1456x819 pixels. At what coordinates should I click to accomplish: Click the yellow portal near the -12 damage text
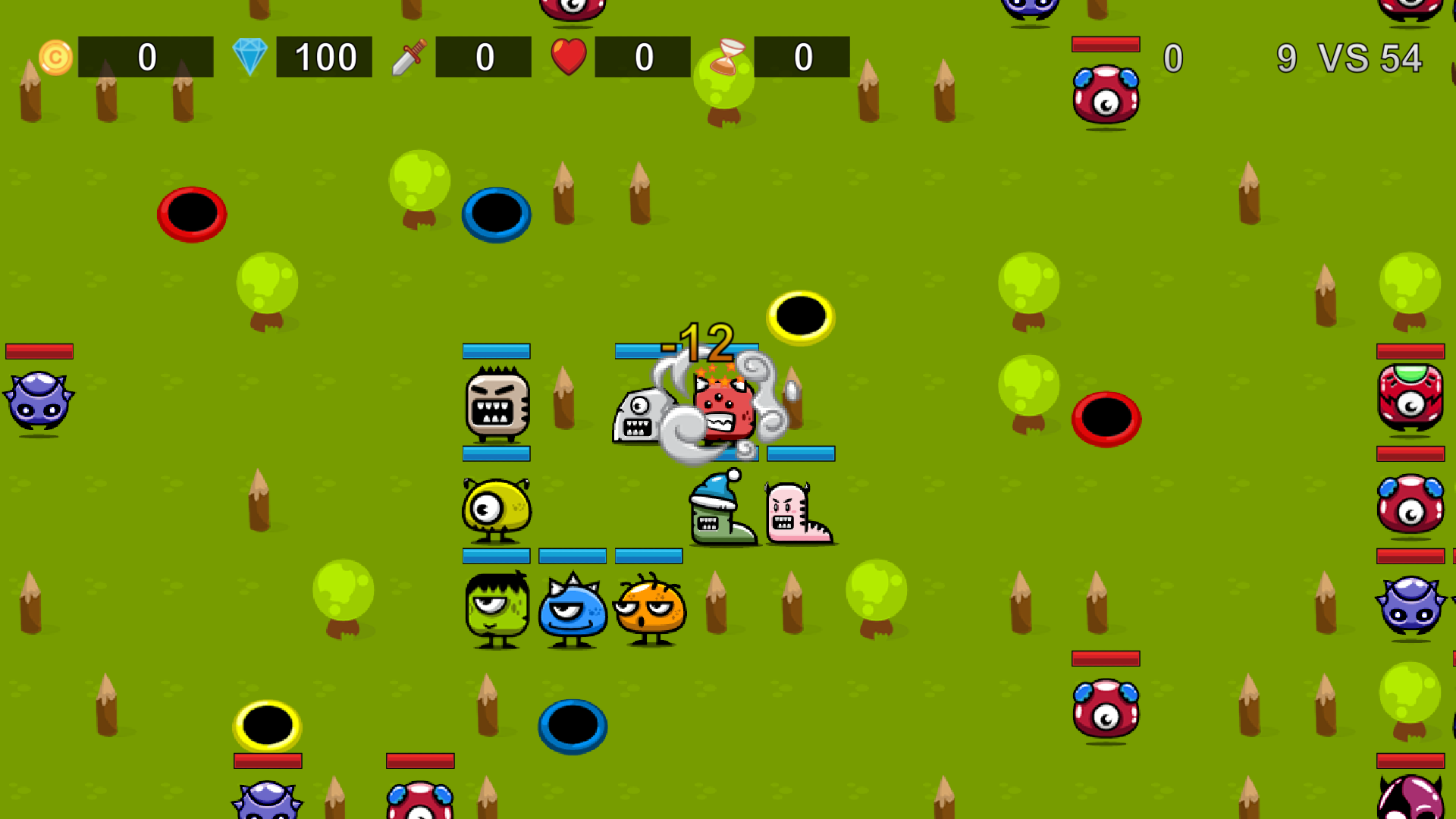[802, 318]
